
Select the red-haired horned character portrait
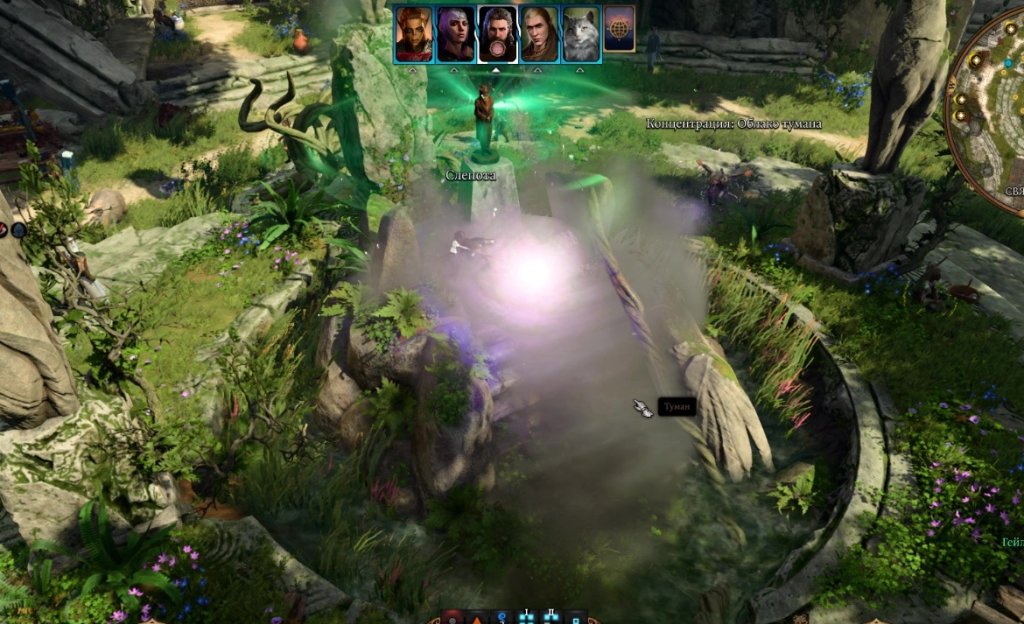tap(413, 34)
